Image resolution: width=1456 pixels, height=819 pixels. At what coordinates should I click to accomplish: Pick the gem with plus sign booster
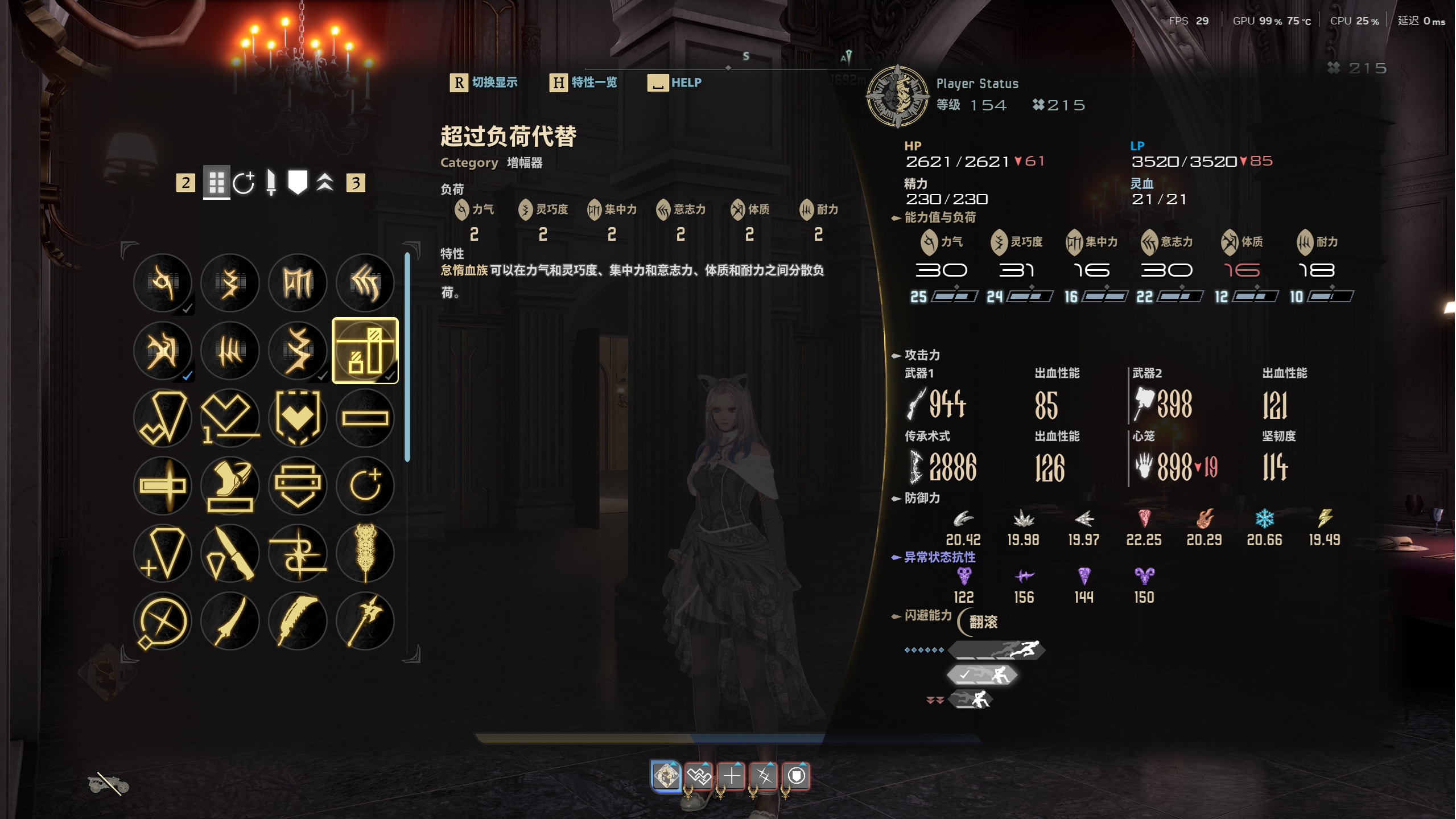[x=163, y=553]
